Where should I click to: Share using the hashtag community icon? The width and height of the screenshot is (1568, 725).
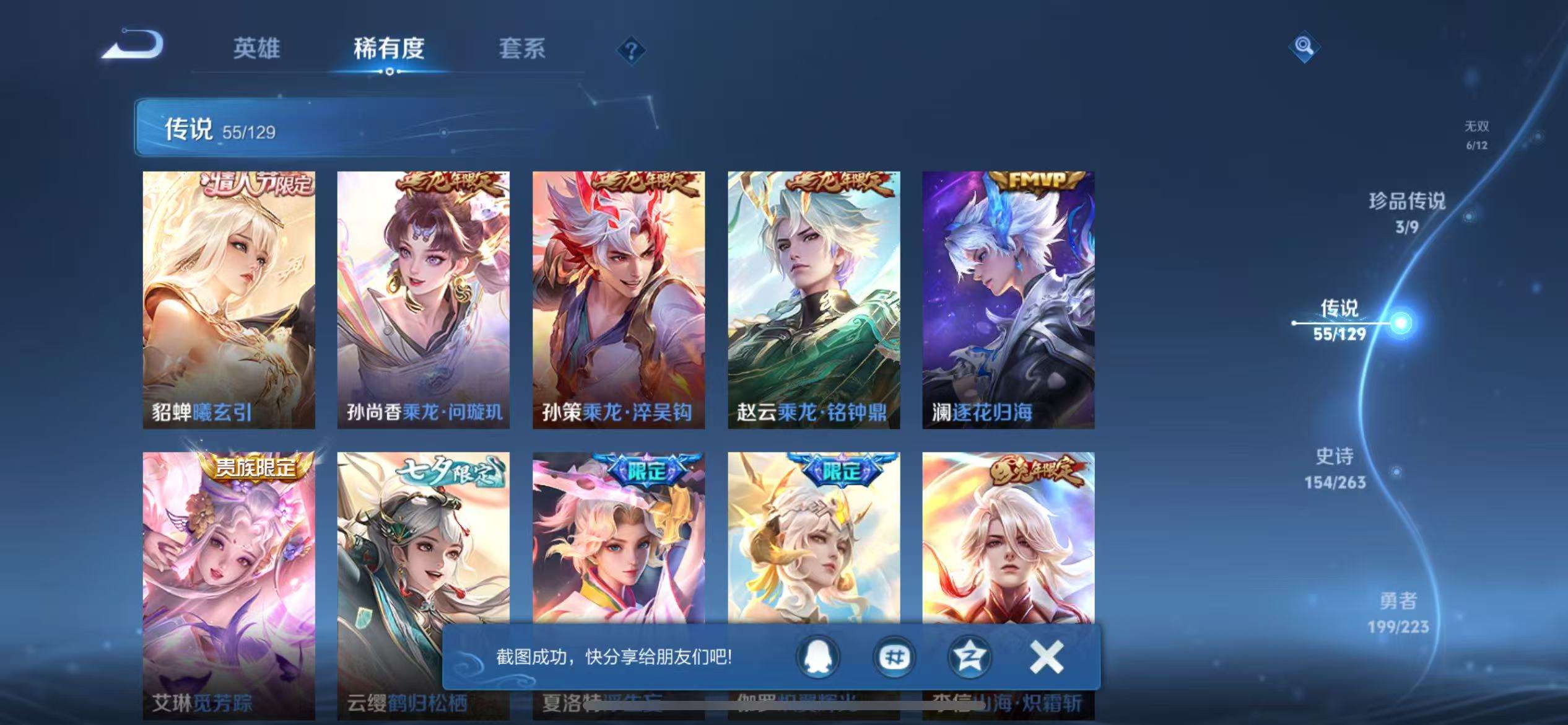tap(895, 657)
